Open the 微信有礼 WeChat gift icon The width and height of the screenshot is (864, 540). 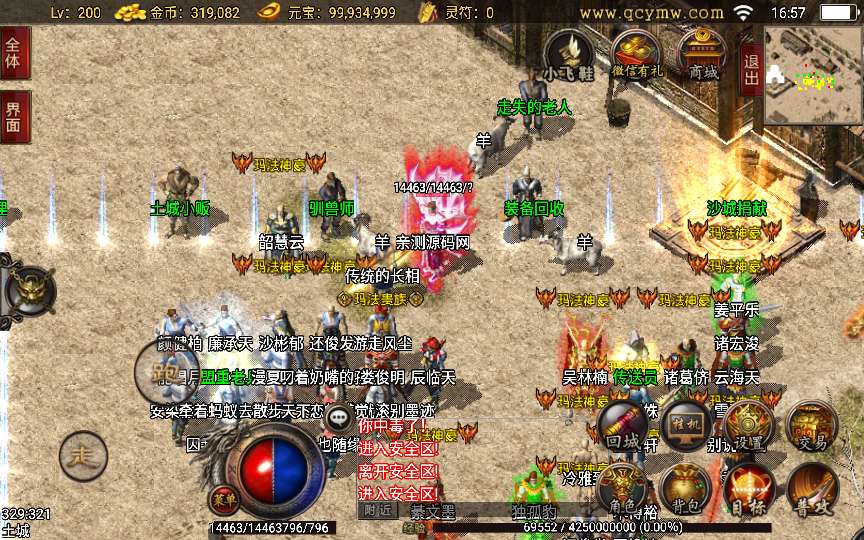tap(637, 53)
